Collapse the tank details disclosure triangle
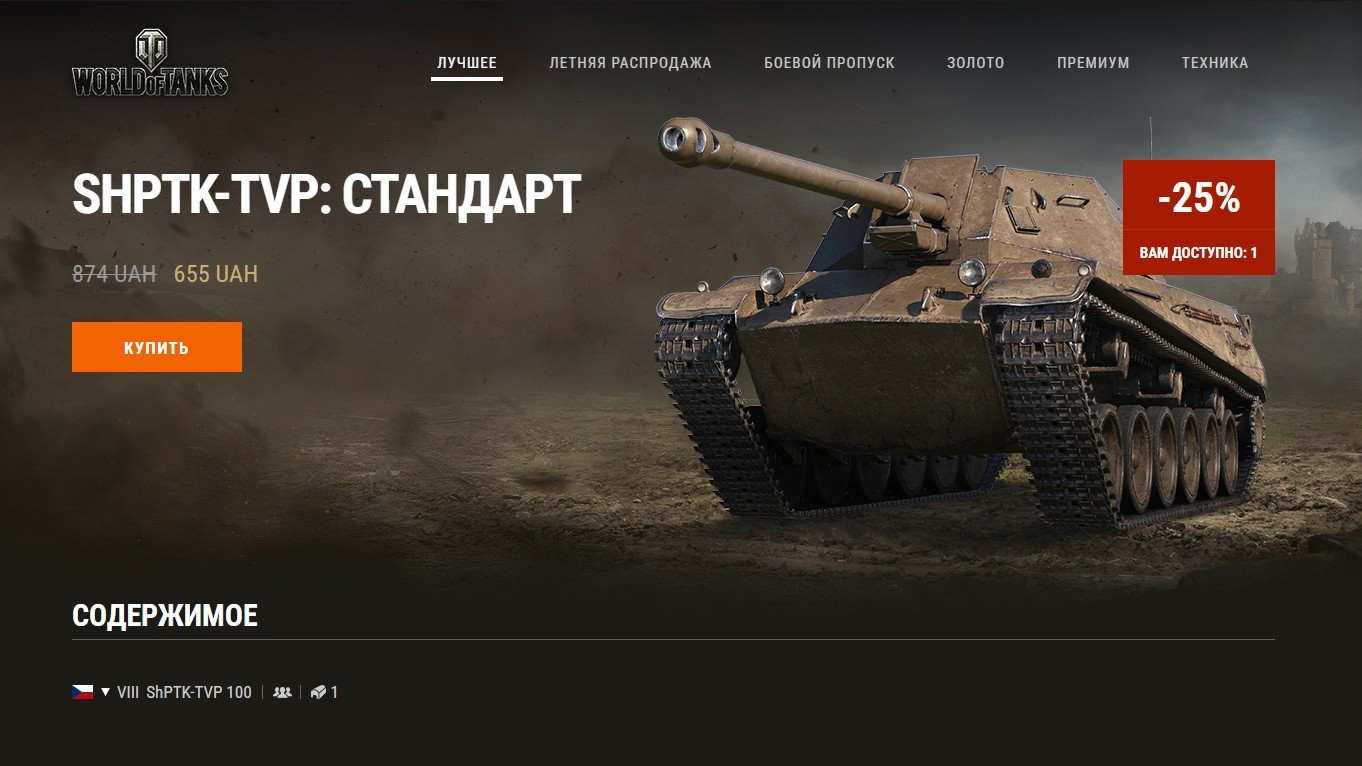Screen dimensions: 1362x766 103,691
